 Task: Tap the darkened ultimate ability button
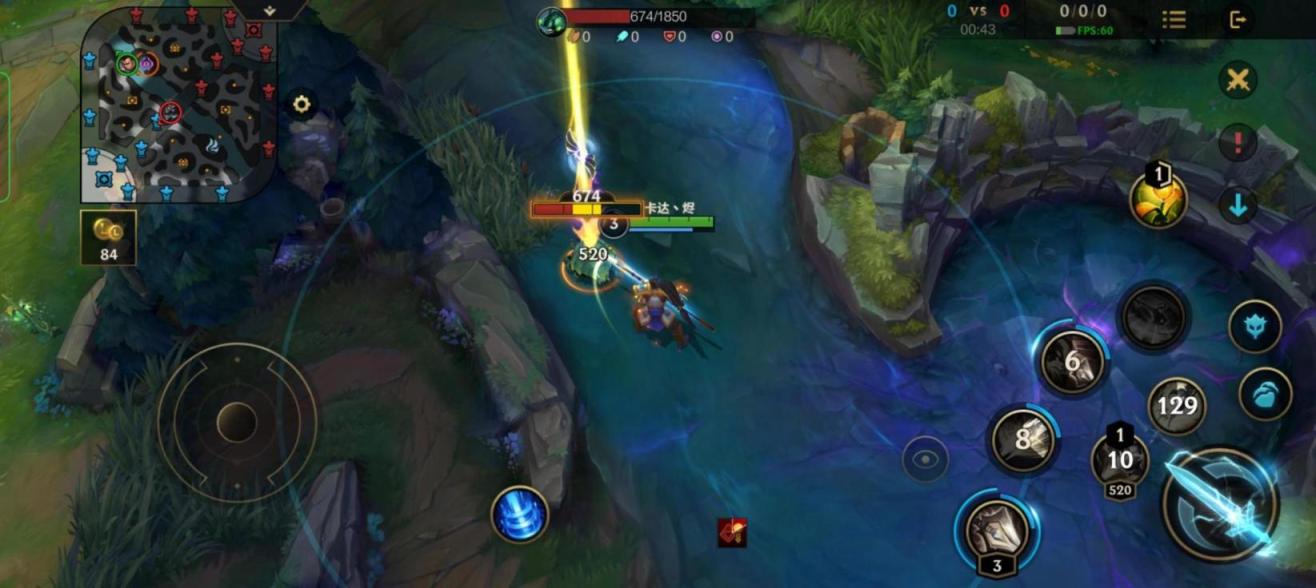coord(1153,318)
